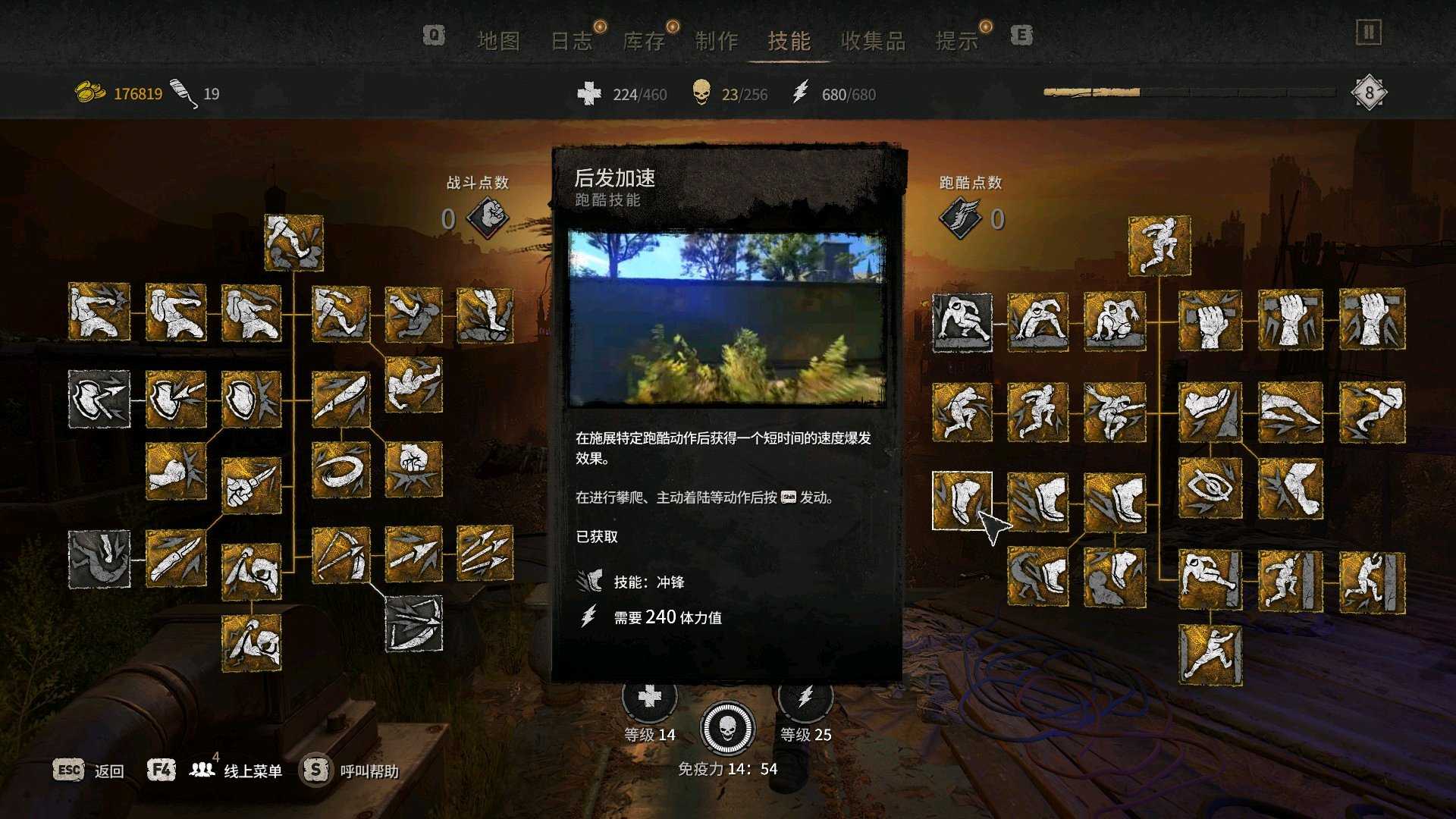Click the skull icon showing 23/256
Viewport: 1456px width, 819px height.
(x=701, y=94)
